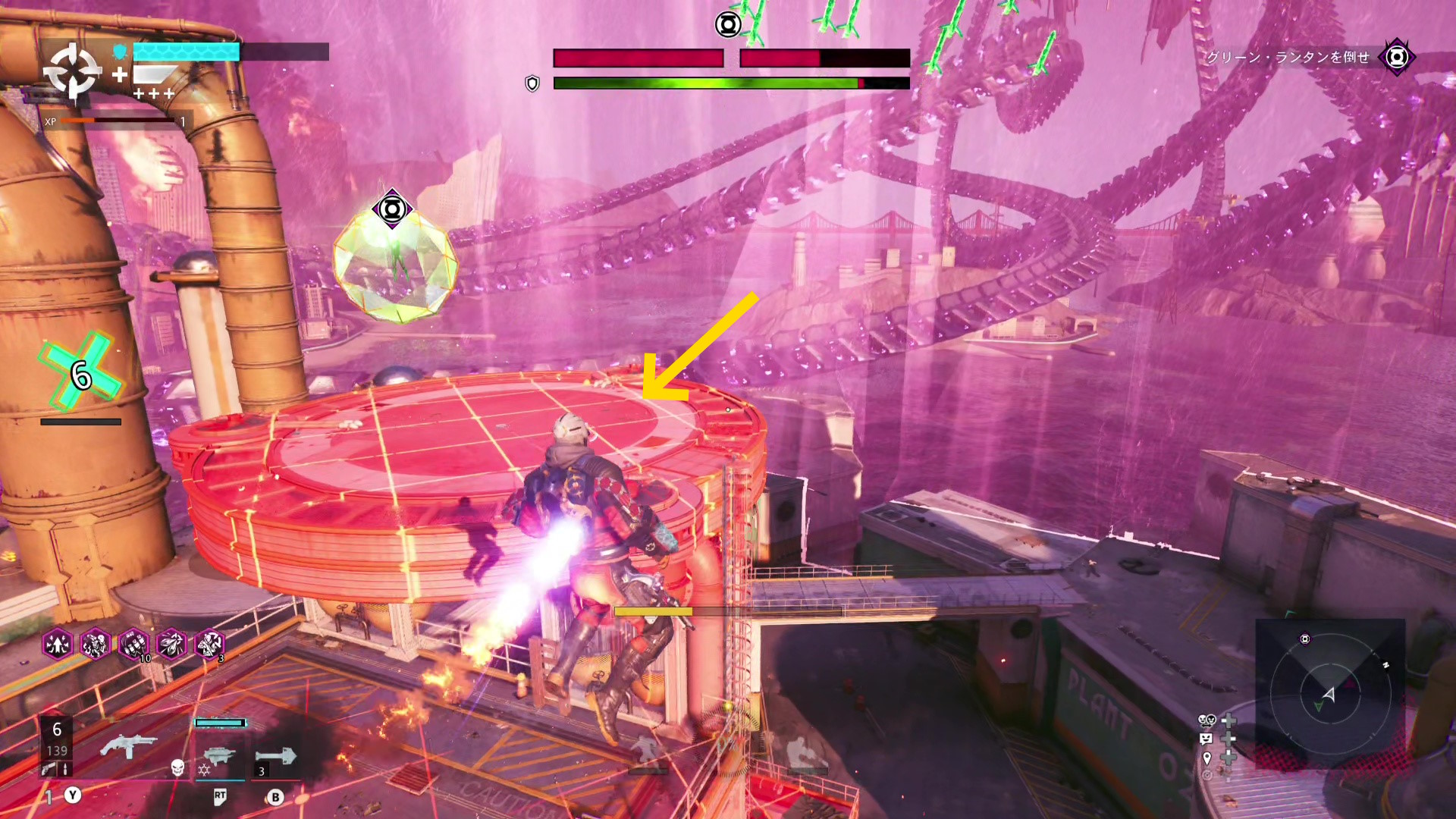
Task: Choose the insect swarm buff icon
Action: pos(171,645)
